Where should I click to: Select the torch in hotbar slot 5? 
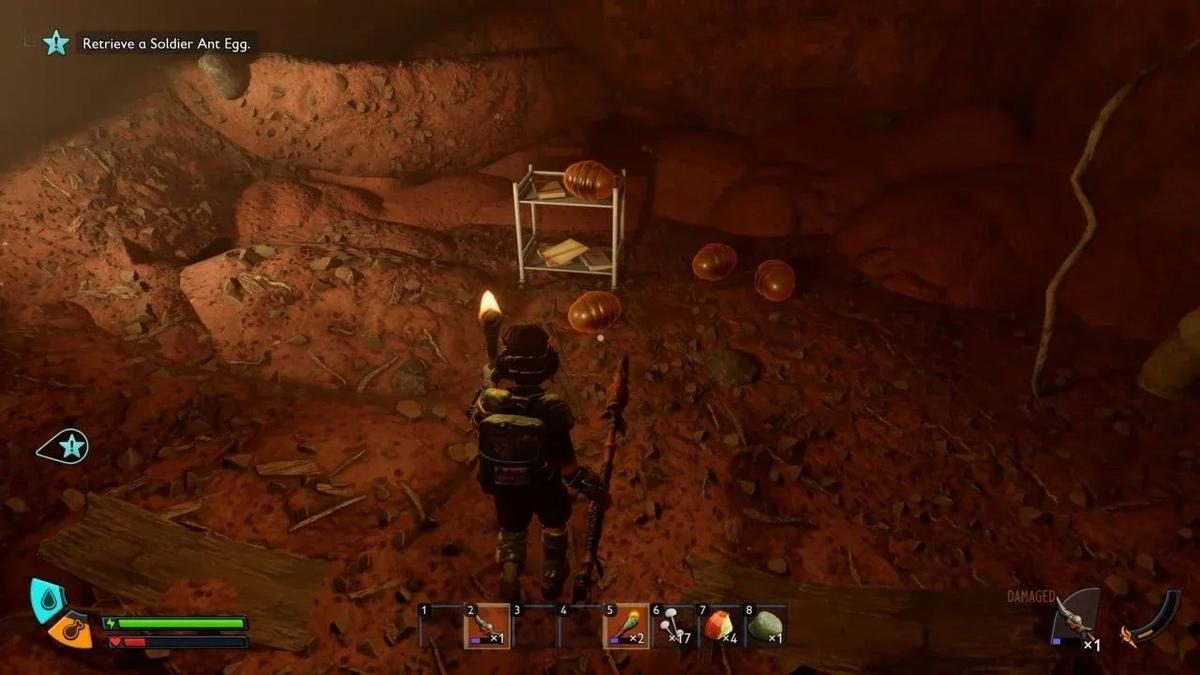[627, 626]
